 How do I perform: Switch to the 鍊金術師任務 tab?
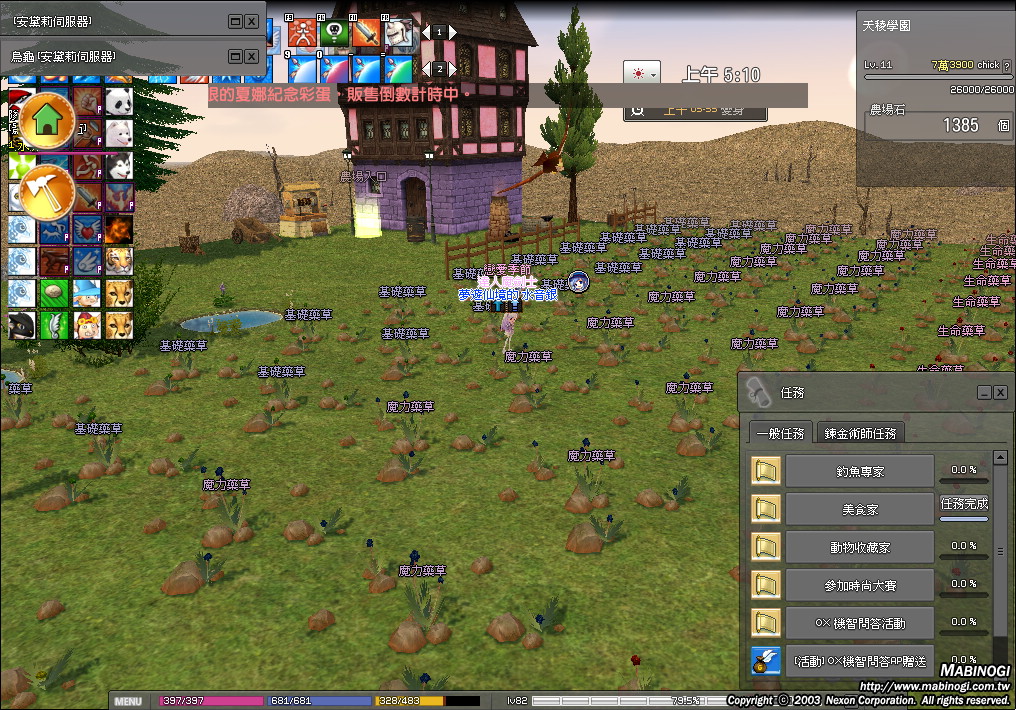(860, 433)
